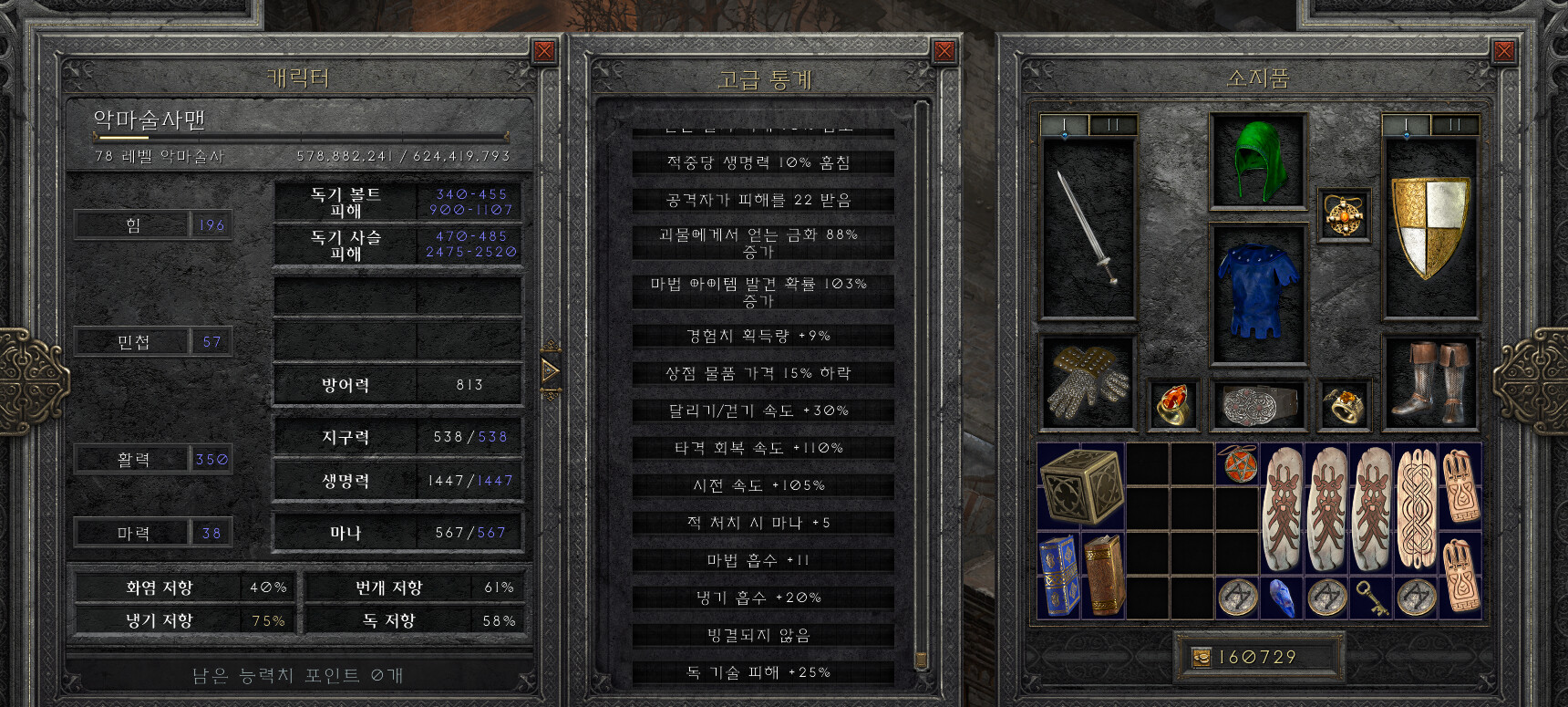This screenshot has height=707, width=1568.
Task: Toggle advanced stats with the arrow button
Action: pyautogui.click(x=550, y=370)
